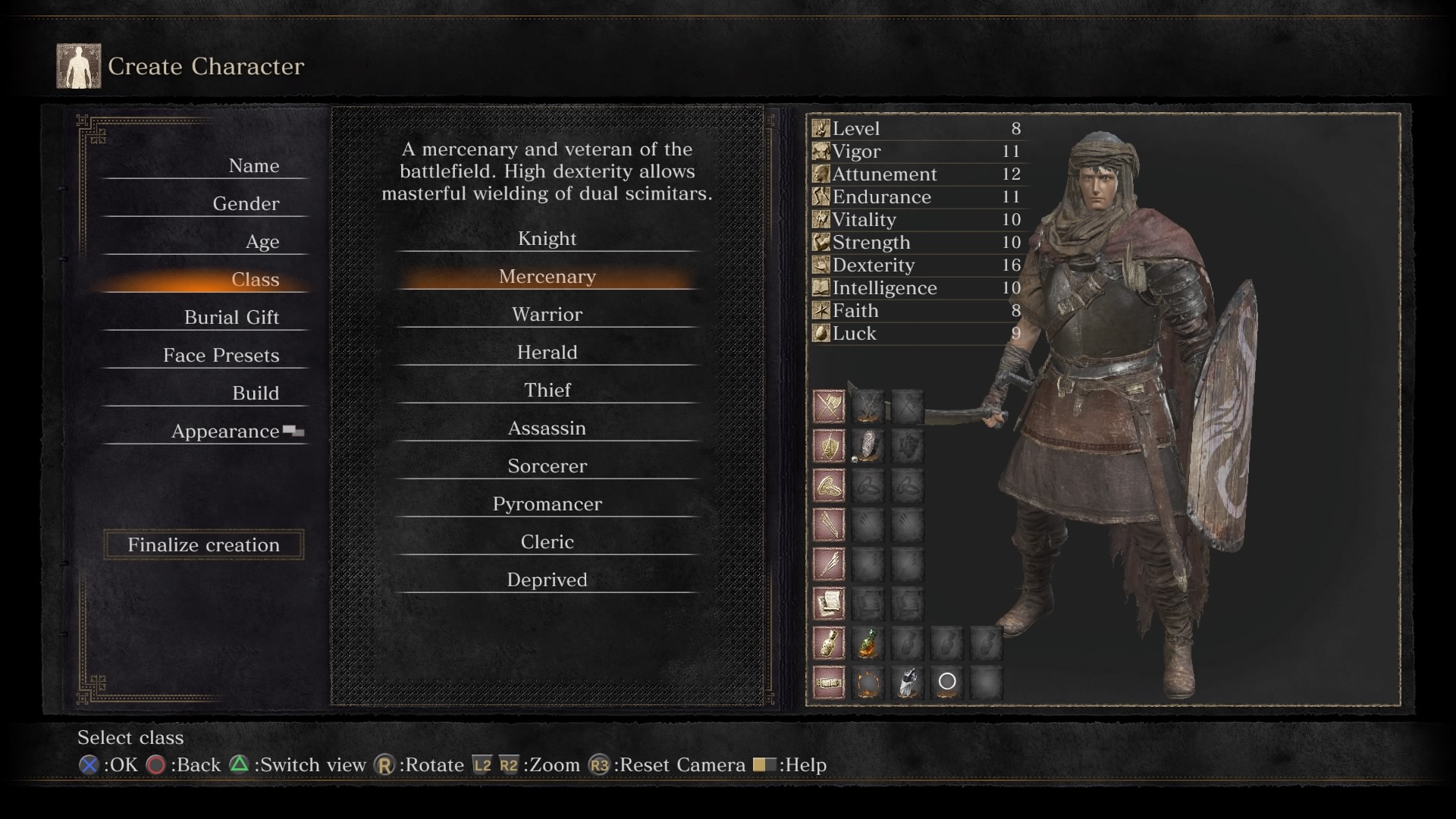The height and width of the screenshot is (819, 1456).
Task: Choose the Knight class
Action: tap(547, 239)
